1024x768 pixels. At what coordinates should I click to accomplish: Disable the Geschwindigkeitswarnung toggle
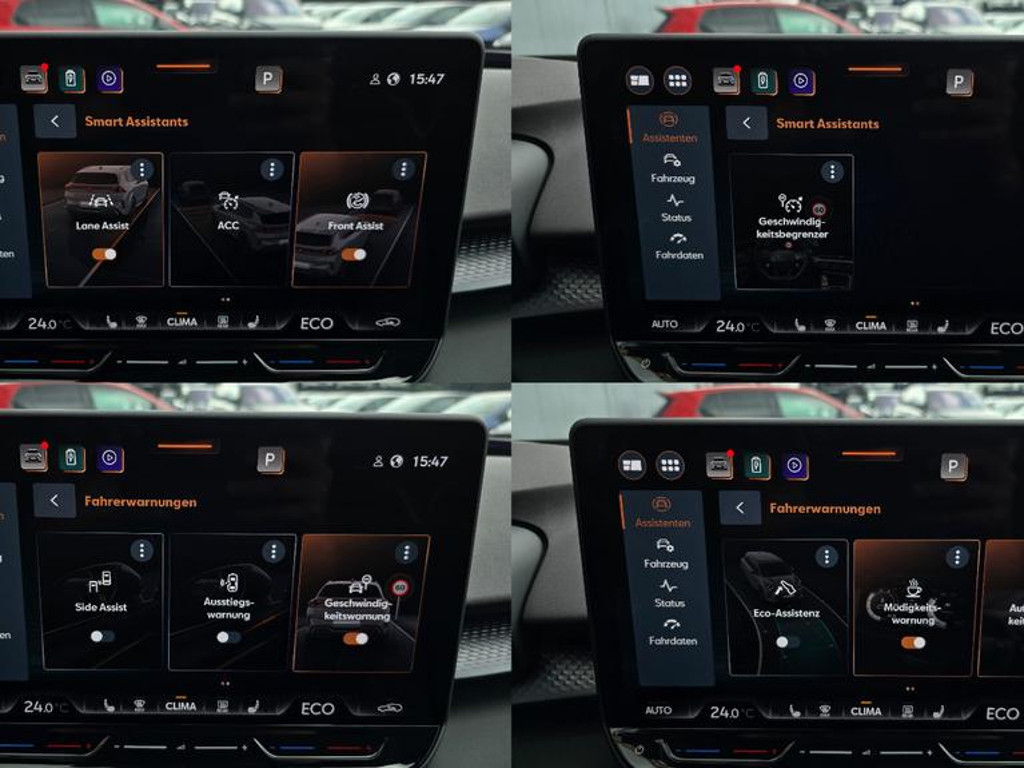[x=355, y=638]
